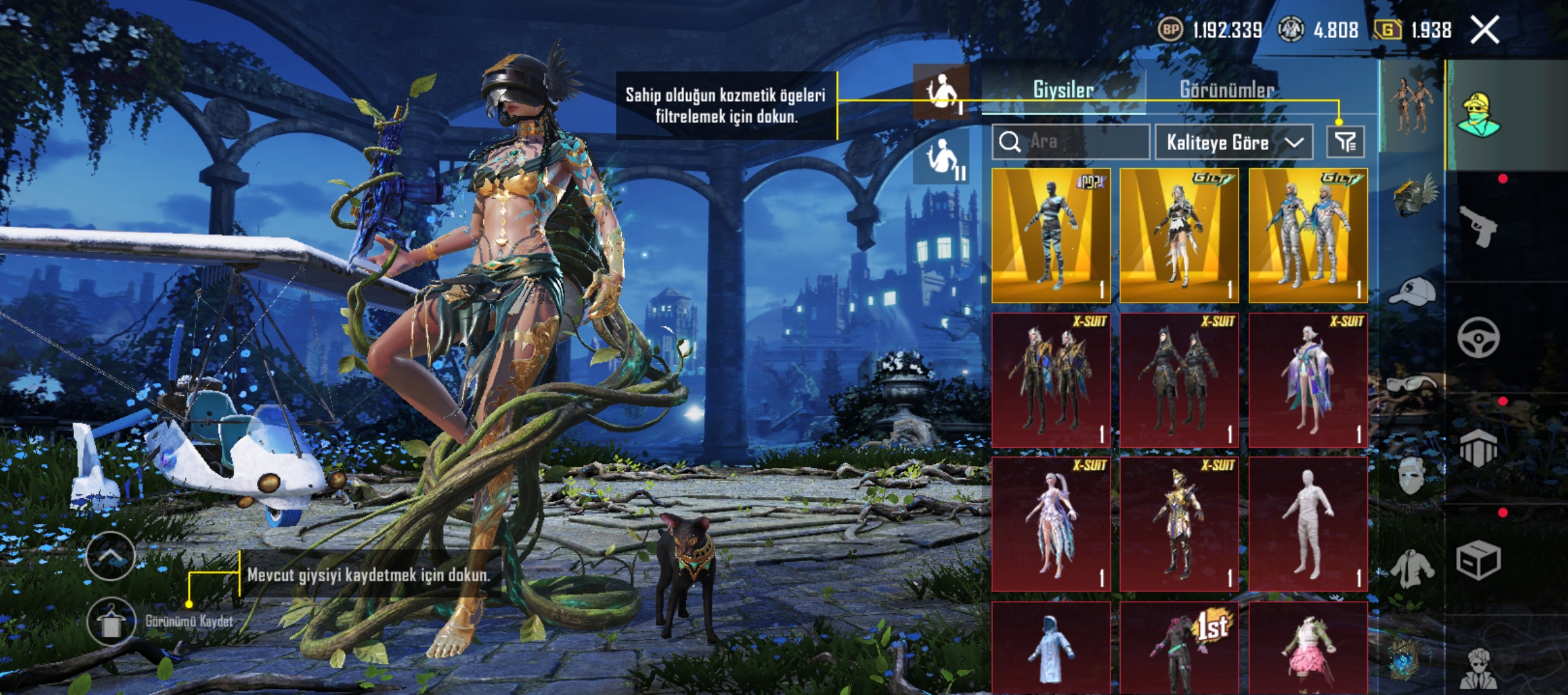1568x695 pixels.
Task: Close the inventory with the X button
Action: coord(1485,30)
